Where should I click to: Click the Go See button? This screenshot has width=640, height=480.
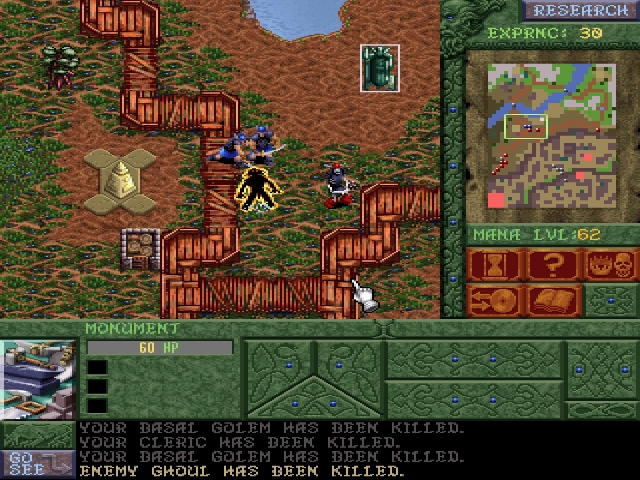37,462
